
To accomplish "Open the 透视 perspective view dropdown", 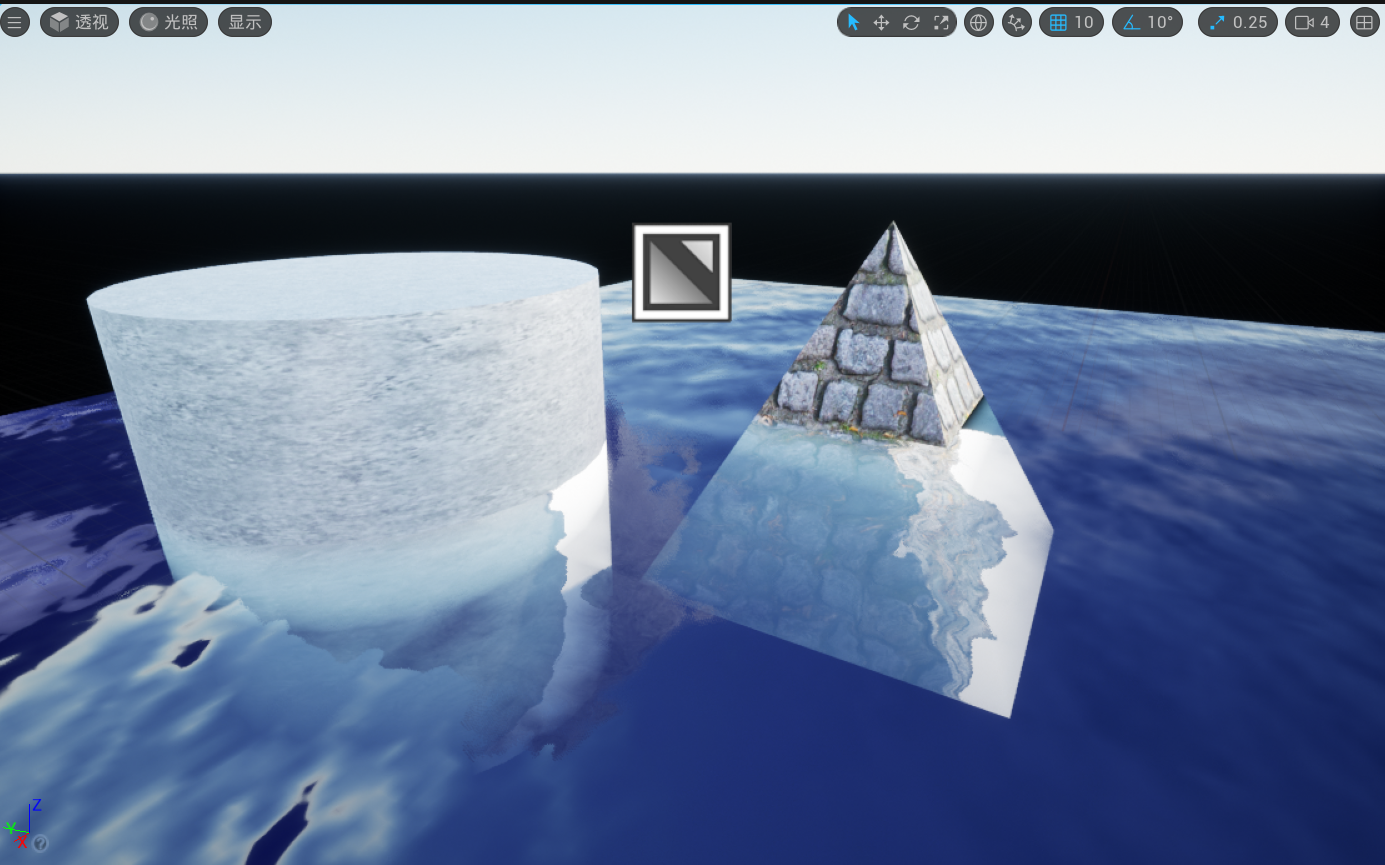I will (79, 22).
